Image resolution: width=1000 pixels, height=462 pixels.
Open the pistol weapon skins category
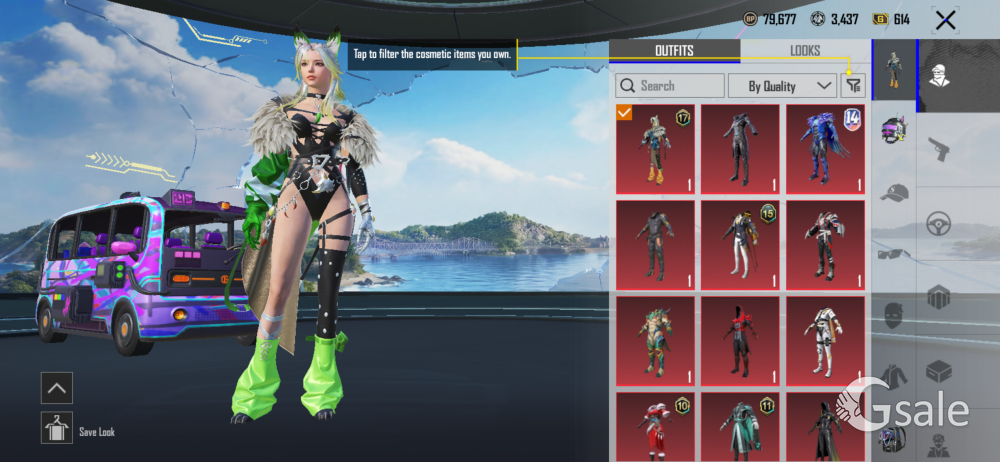[x=938, y=150]
